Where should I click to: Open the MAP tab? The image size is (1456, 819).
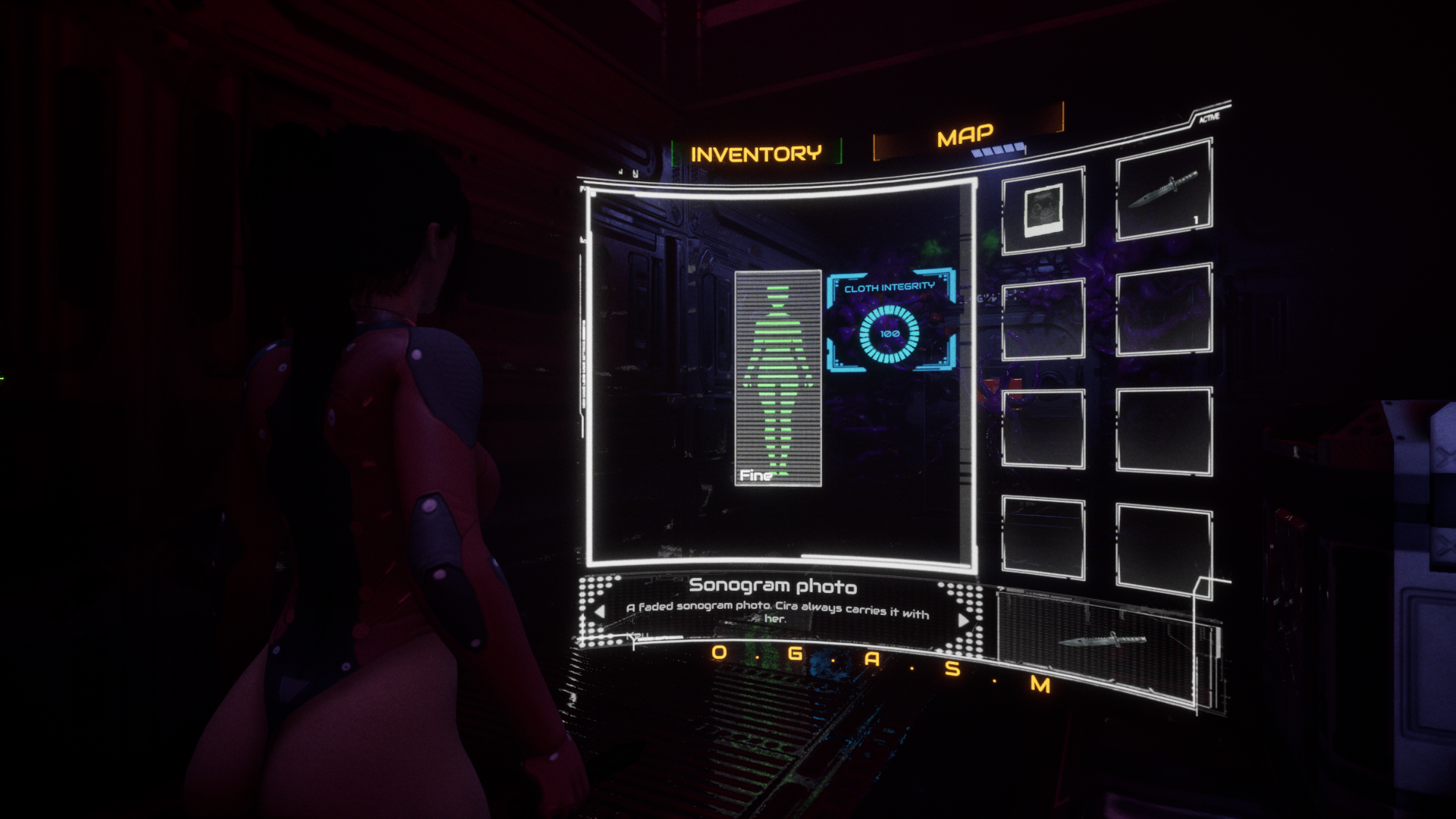965,133
